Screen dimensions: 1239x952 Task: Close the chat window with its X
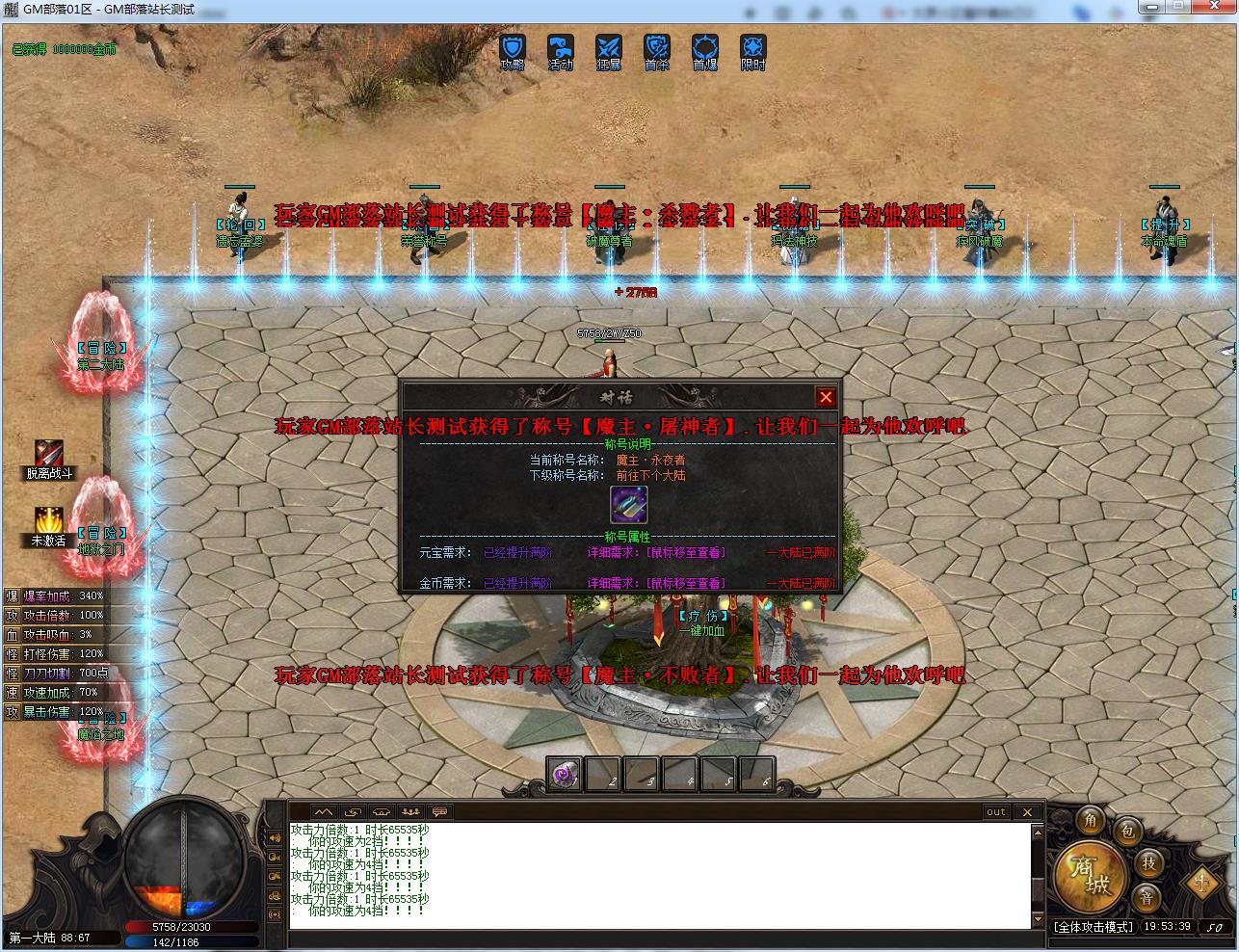(1027, 812)
